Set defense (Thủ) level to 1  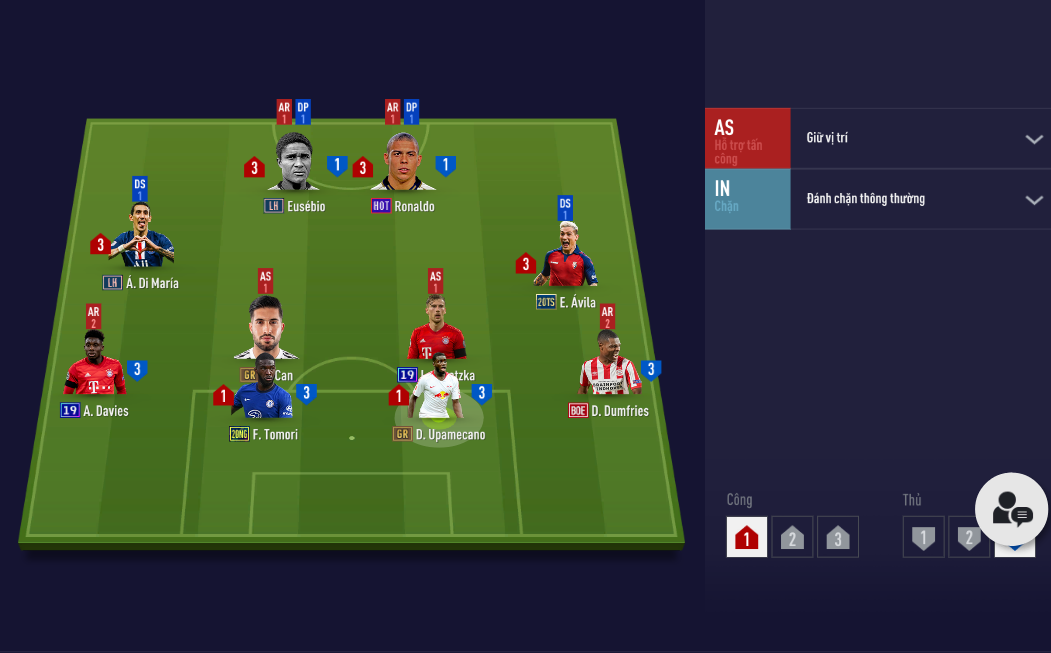[923, 537]
